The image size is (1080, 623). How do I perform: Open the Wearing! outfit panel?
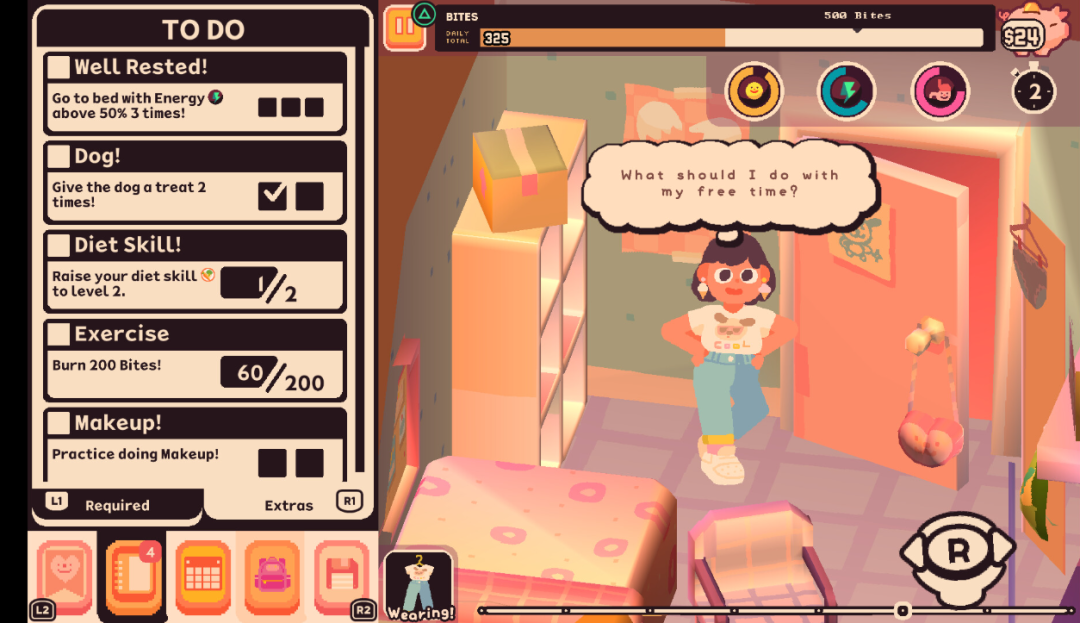tap(419, 586)
